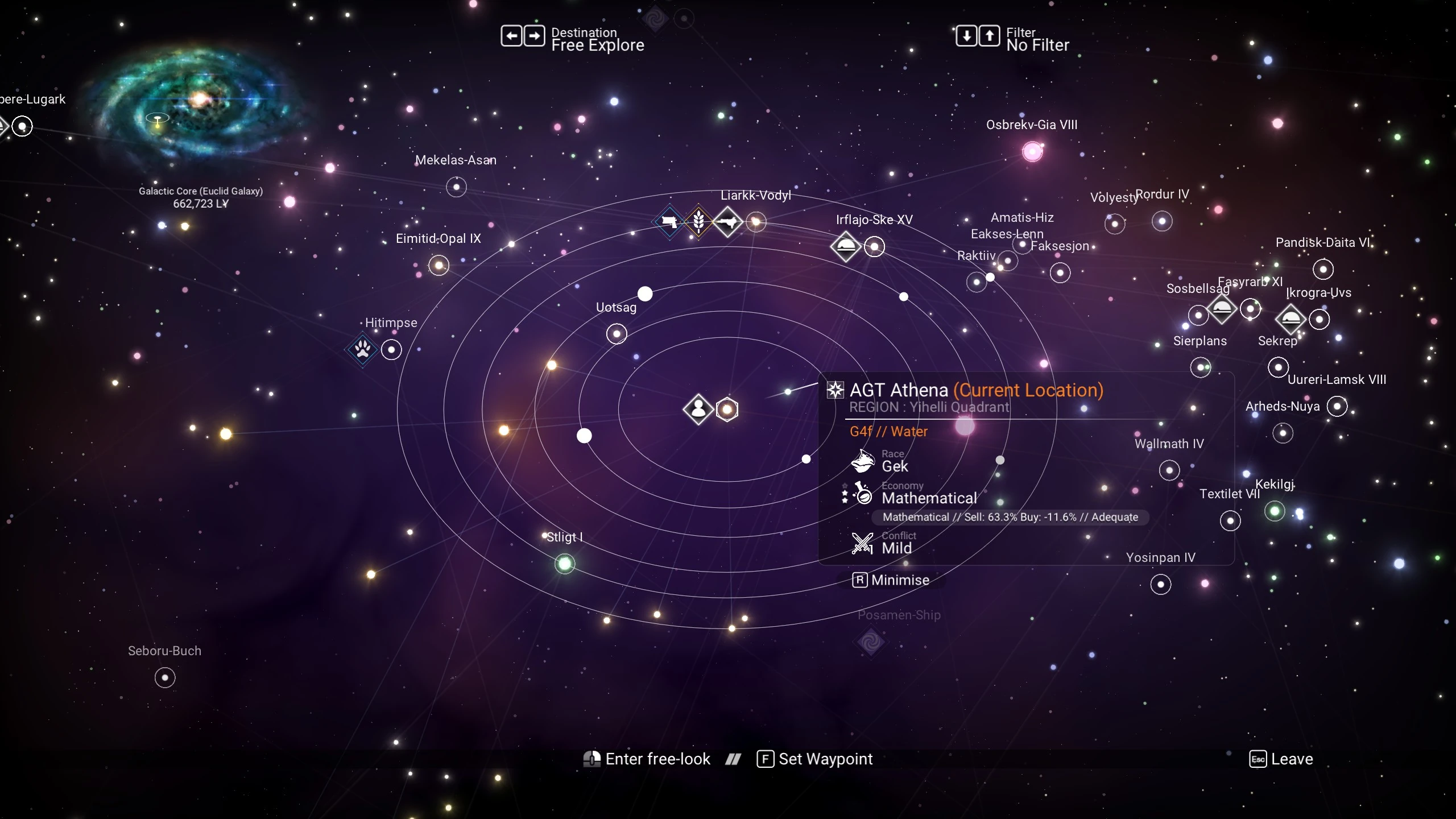Select the Arheds-Nuya system marker

1337,406
